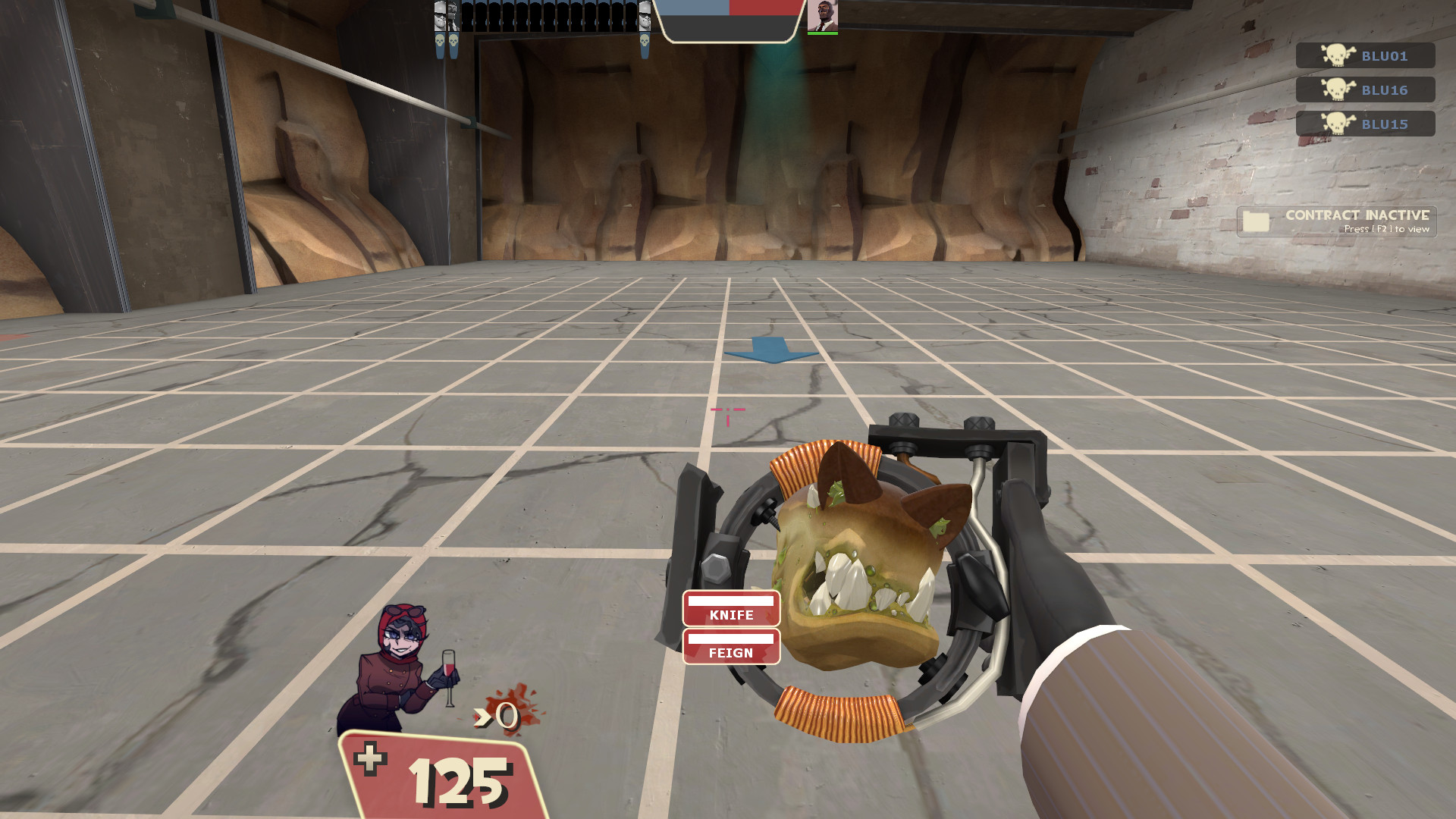Image resolution: width=1456 pixels, height=819 pixels.
Task: Select the Spy class portrait top right
Action: [823, 16]
